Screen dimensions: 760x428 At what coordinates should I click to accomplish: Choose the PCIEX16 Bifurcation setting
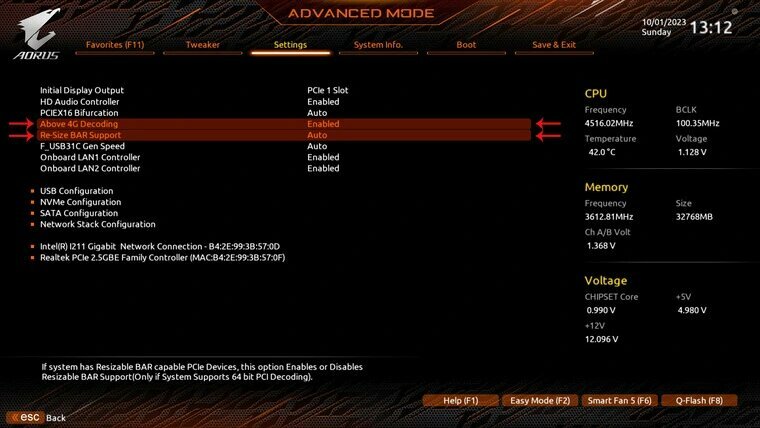pos(79,113)
